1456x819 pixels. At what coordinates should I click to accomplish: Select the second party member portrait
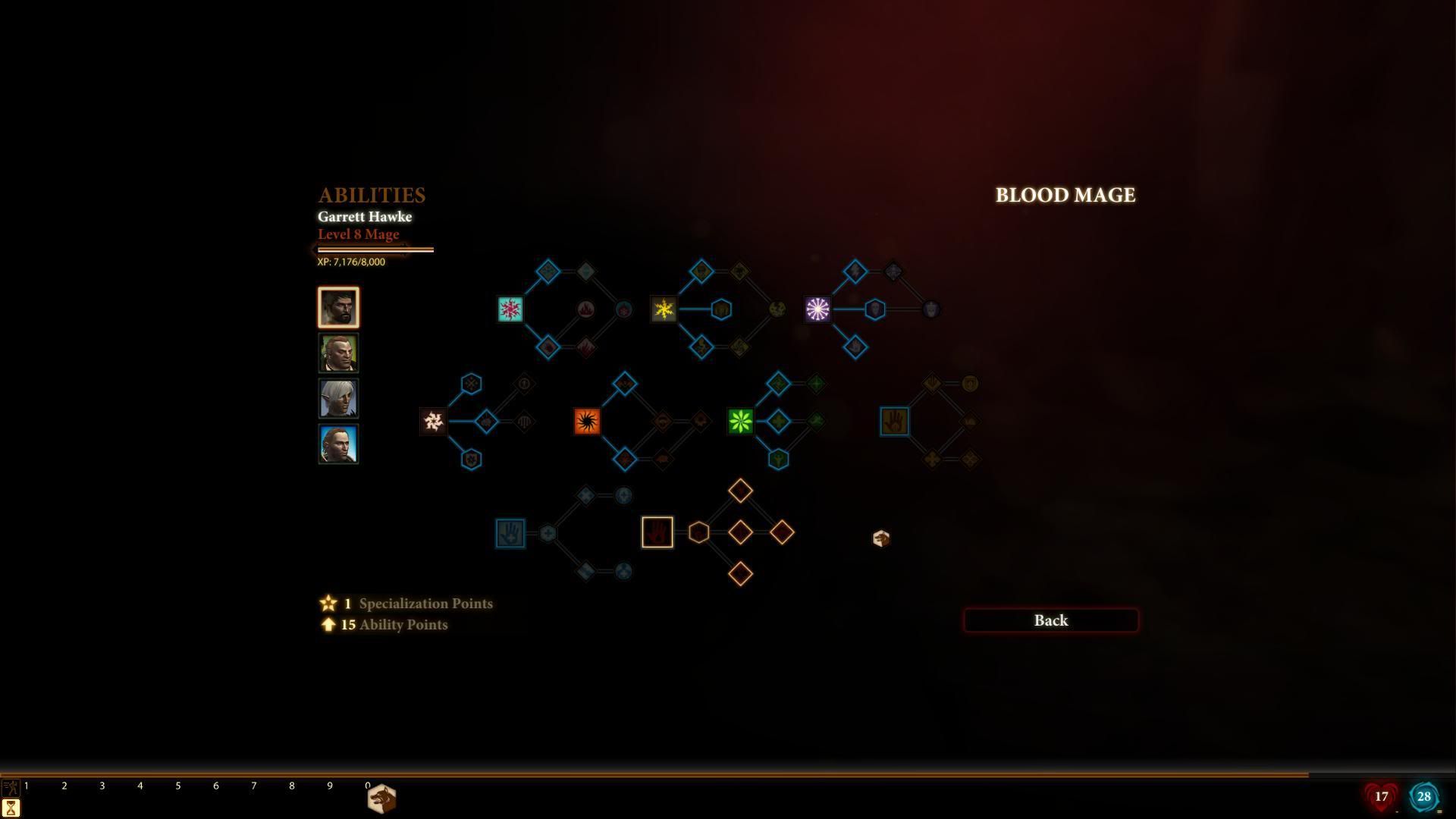pyautogui.click(x=338, y=353)
